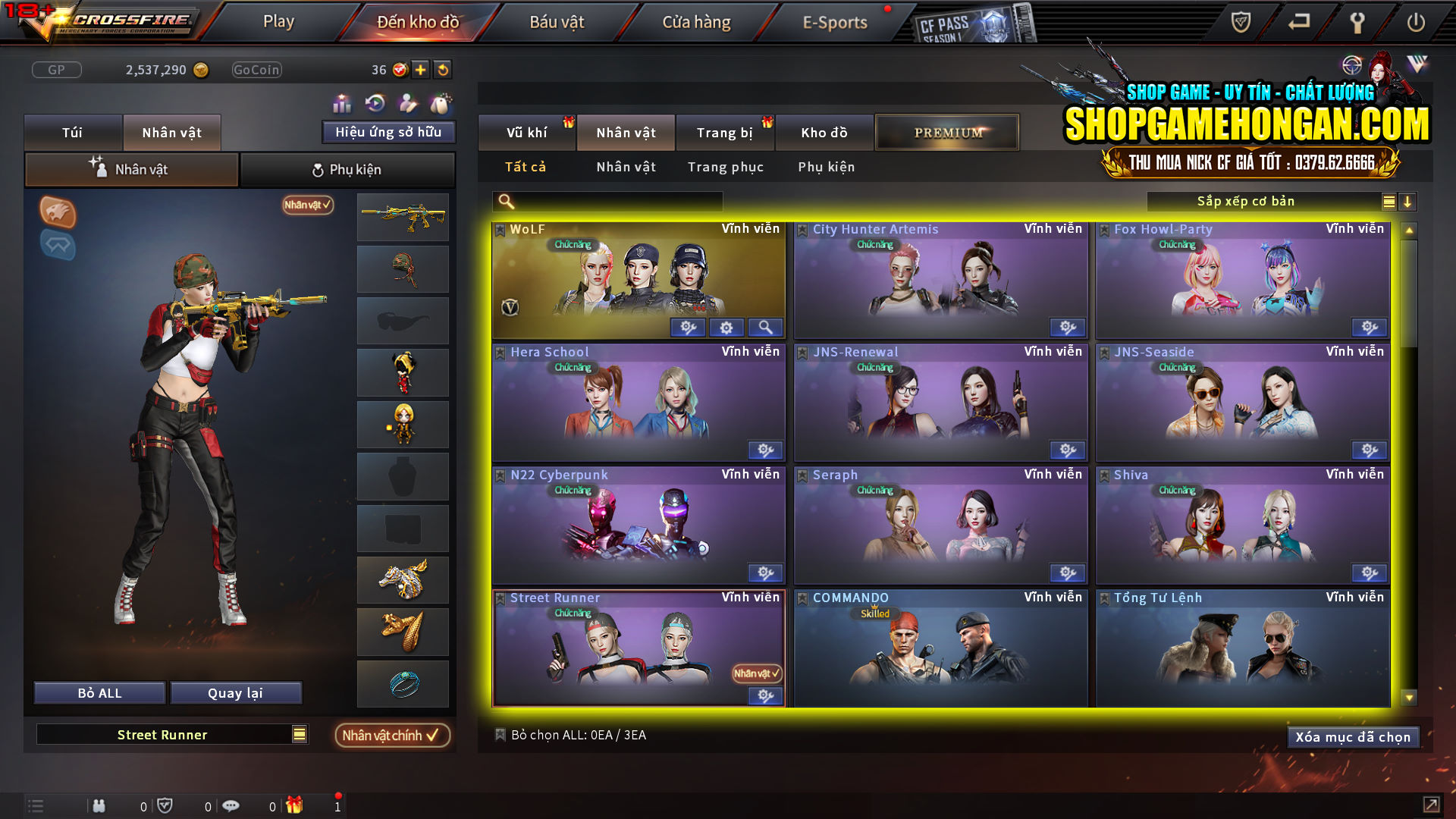
Task: Click the yellow down arrow beside the sort dropdown
Action: 1408,202
